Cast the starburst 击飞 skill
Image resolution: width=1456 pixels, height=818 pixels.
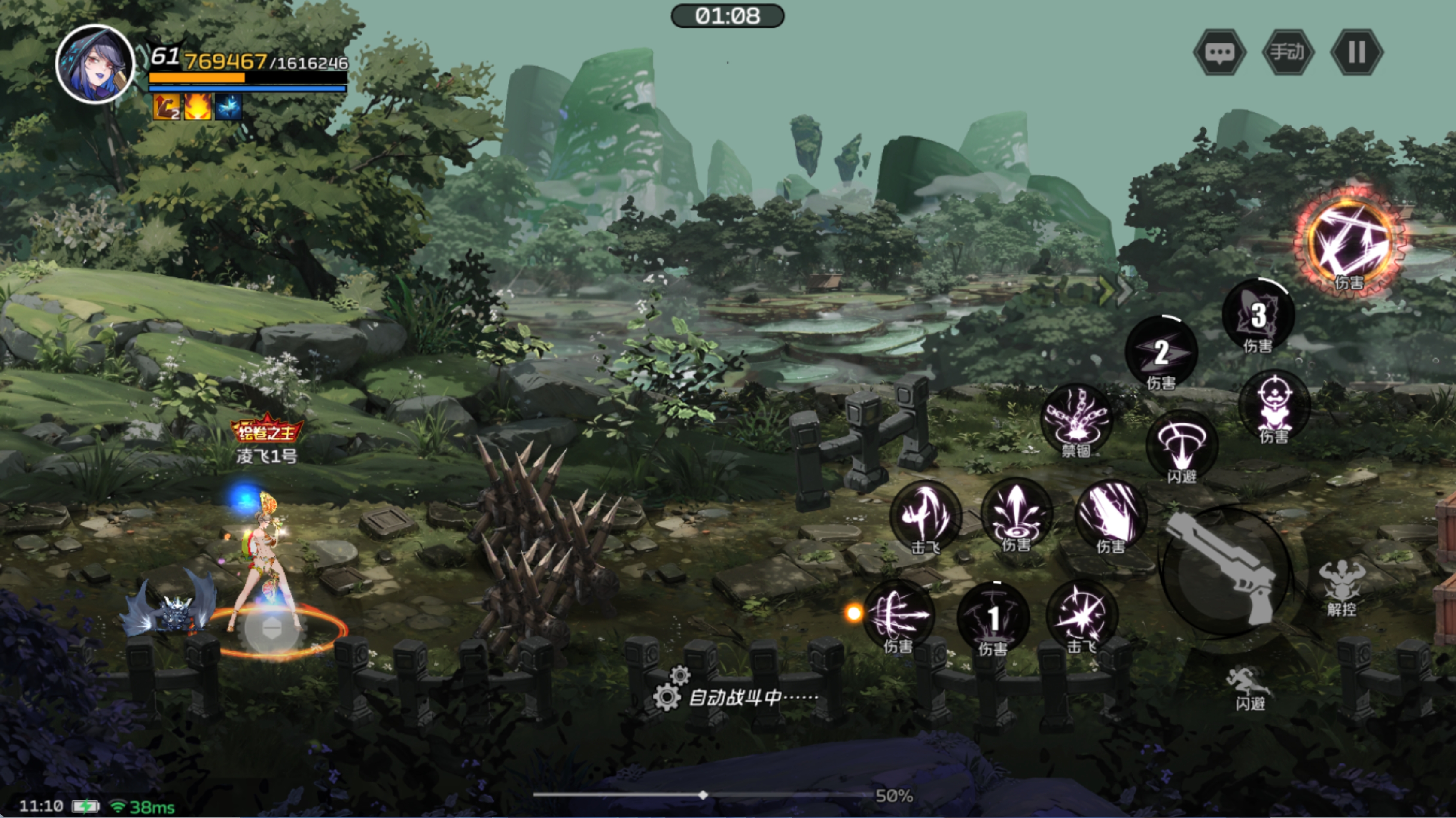coord(1082,616)
